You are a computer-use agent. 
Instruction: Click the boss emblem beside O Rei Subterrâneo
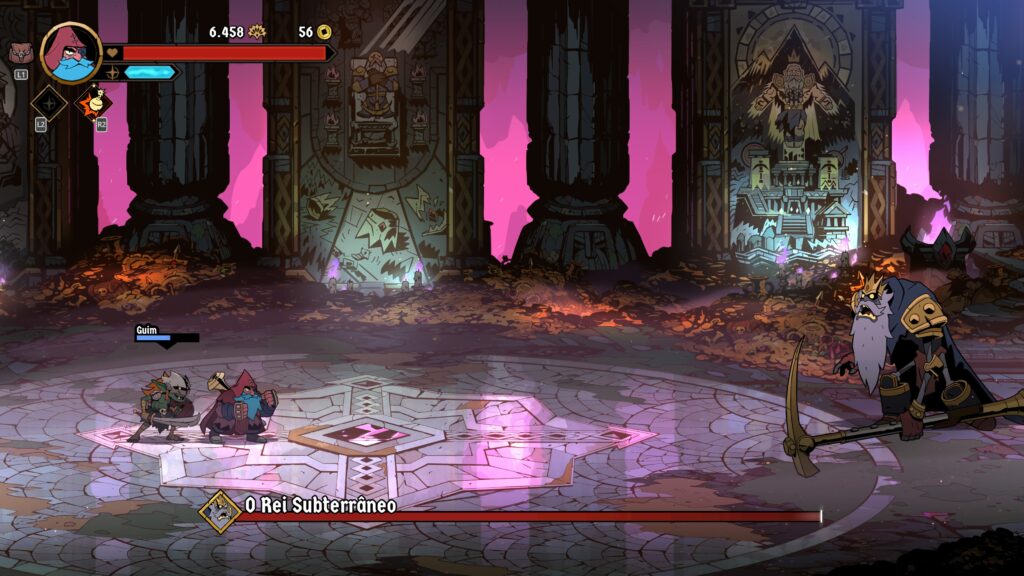coord(219,511)
